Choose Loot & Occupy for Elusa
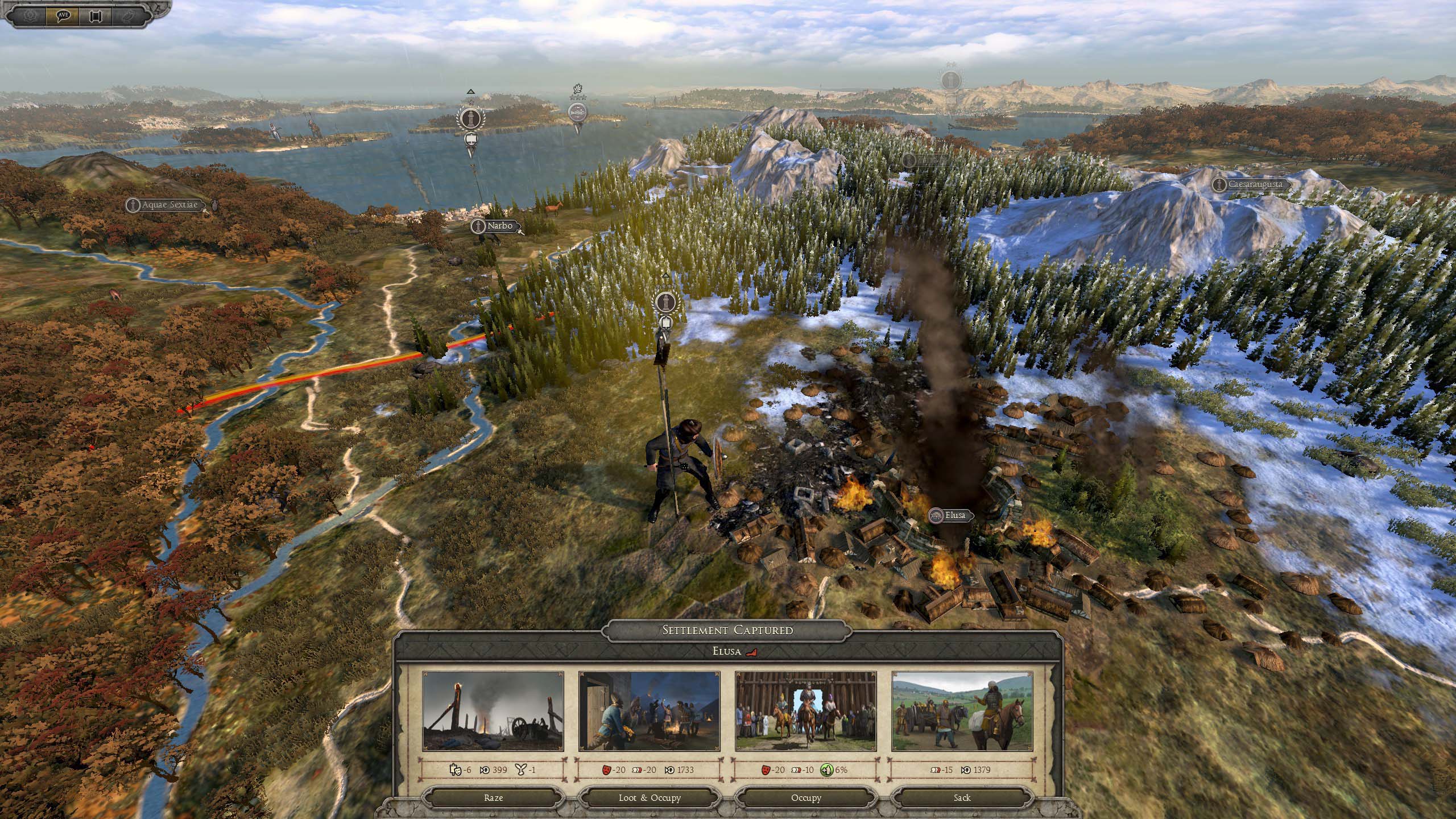The height and width of the screenshot is (819, 1456). [x=649, y=797]
